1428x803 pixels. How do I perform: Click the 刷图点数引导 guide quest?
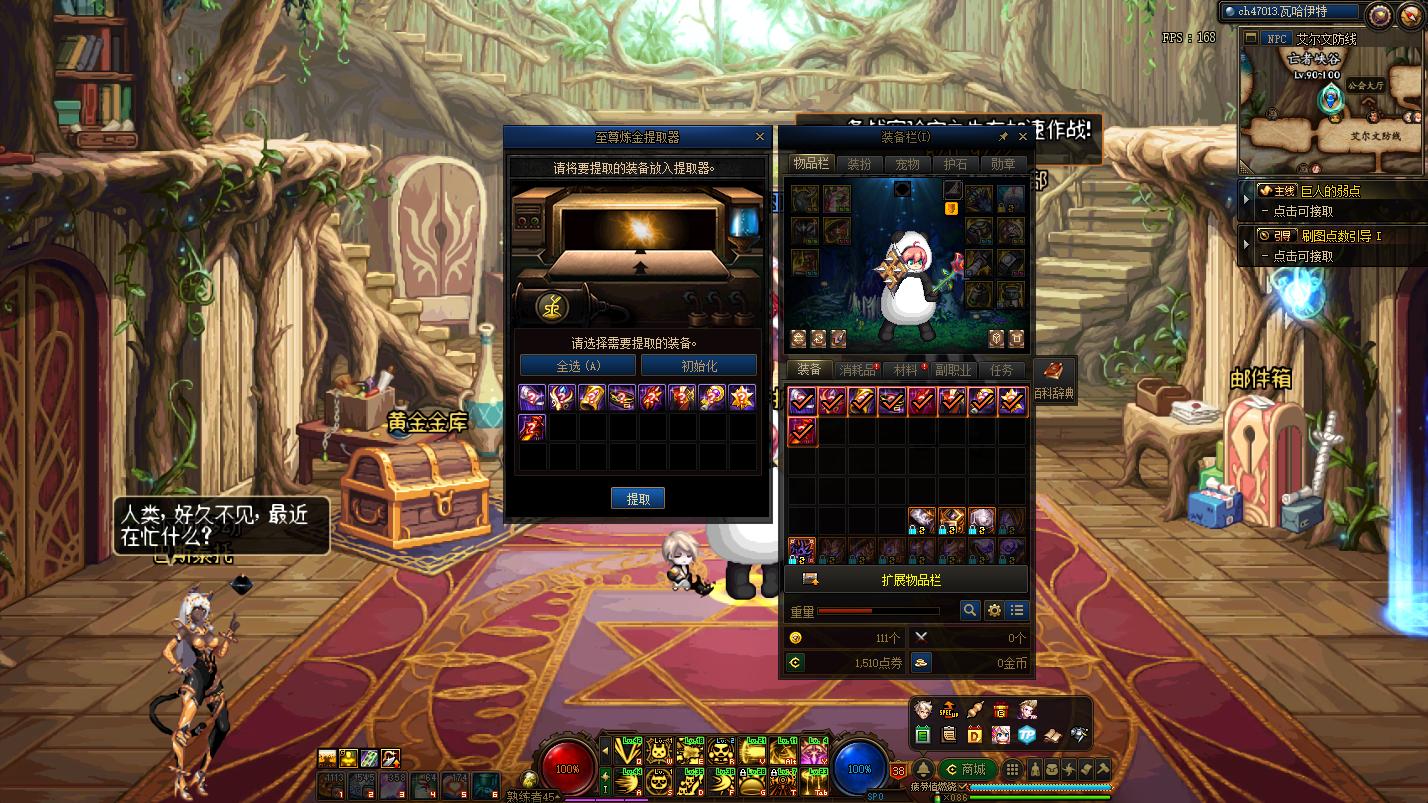click(1340, 236)
